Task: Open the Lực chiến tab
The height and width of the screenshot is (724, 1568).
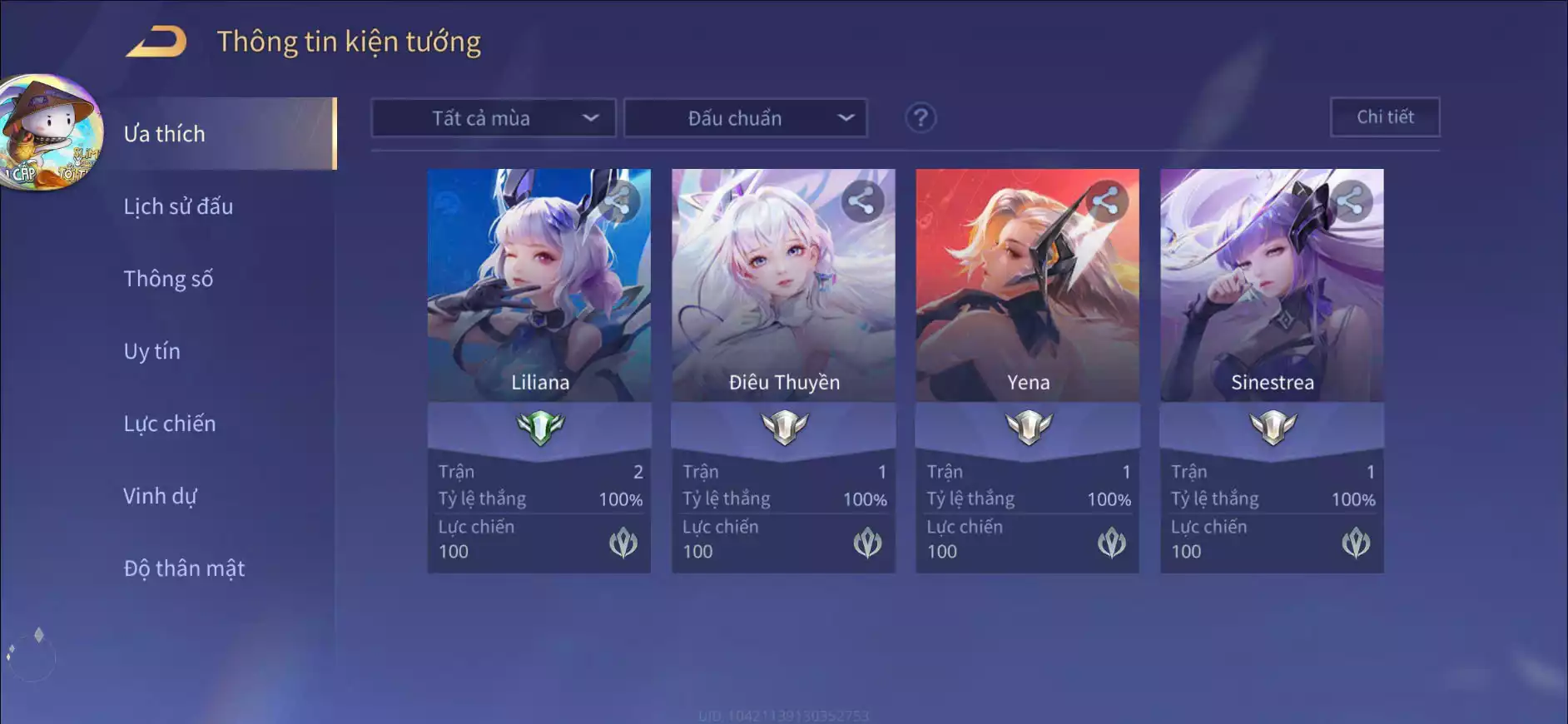Action: 170,424
